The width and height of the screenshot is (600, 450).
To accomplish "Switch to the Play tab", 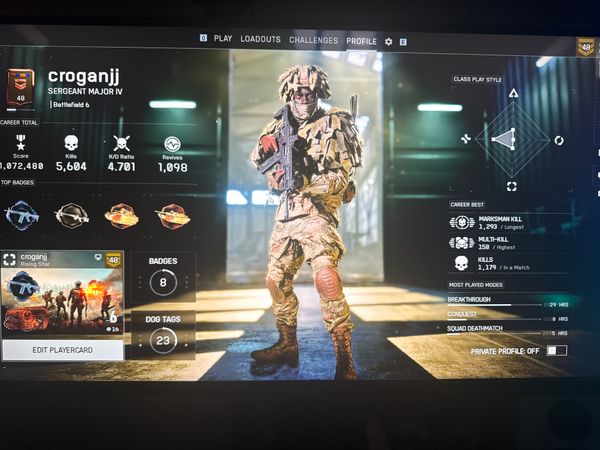I will pyautogui.click(x=222, y=39).
